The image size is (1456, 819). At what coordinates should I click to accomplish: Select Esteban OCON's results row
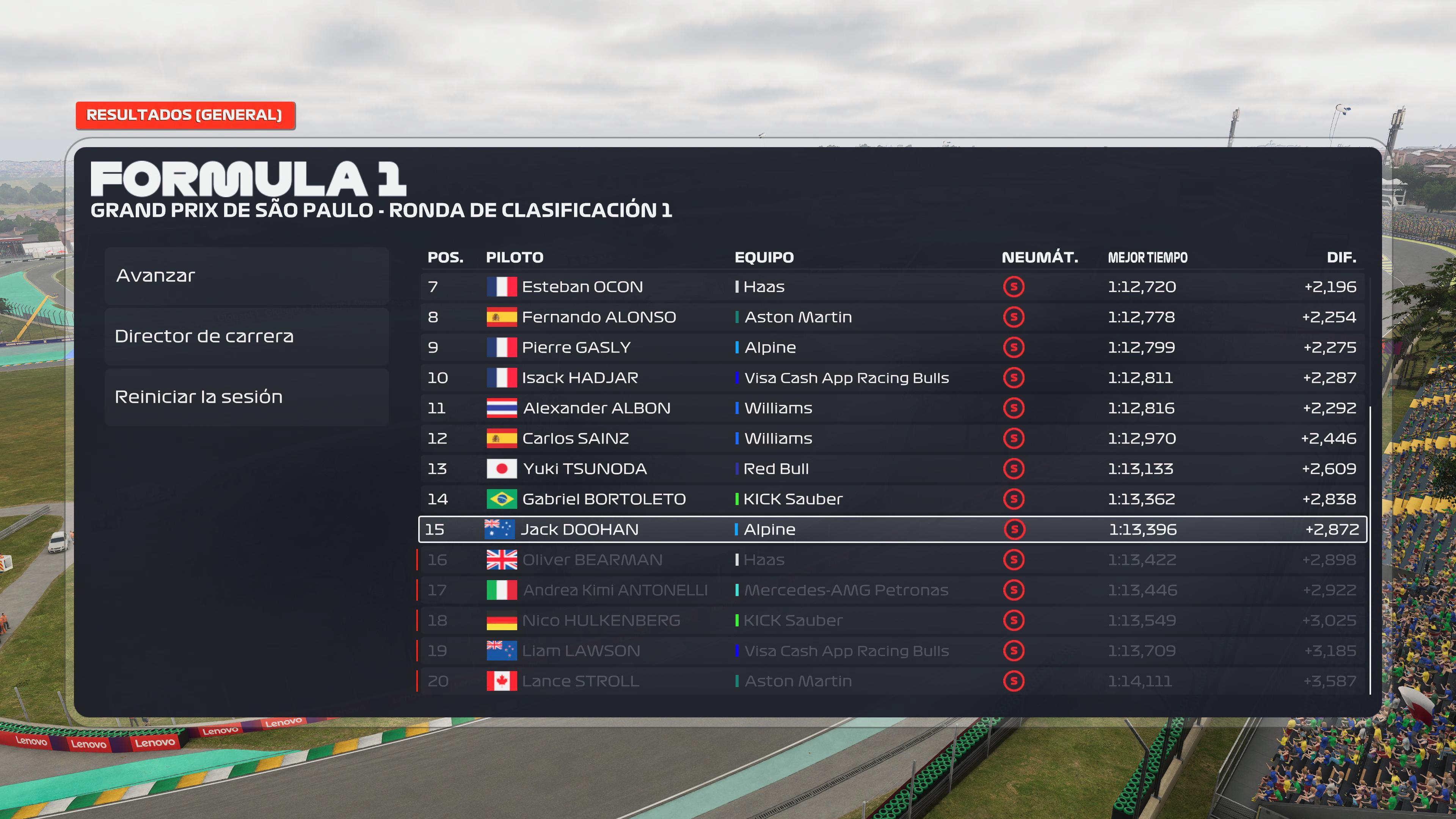(x=892, y=287)
